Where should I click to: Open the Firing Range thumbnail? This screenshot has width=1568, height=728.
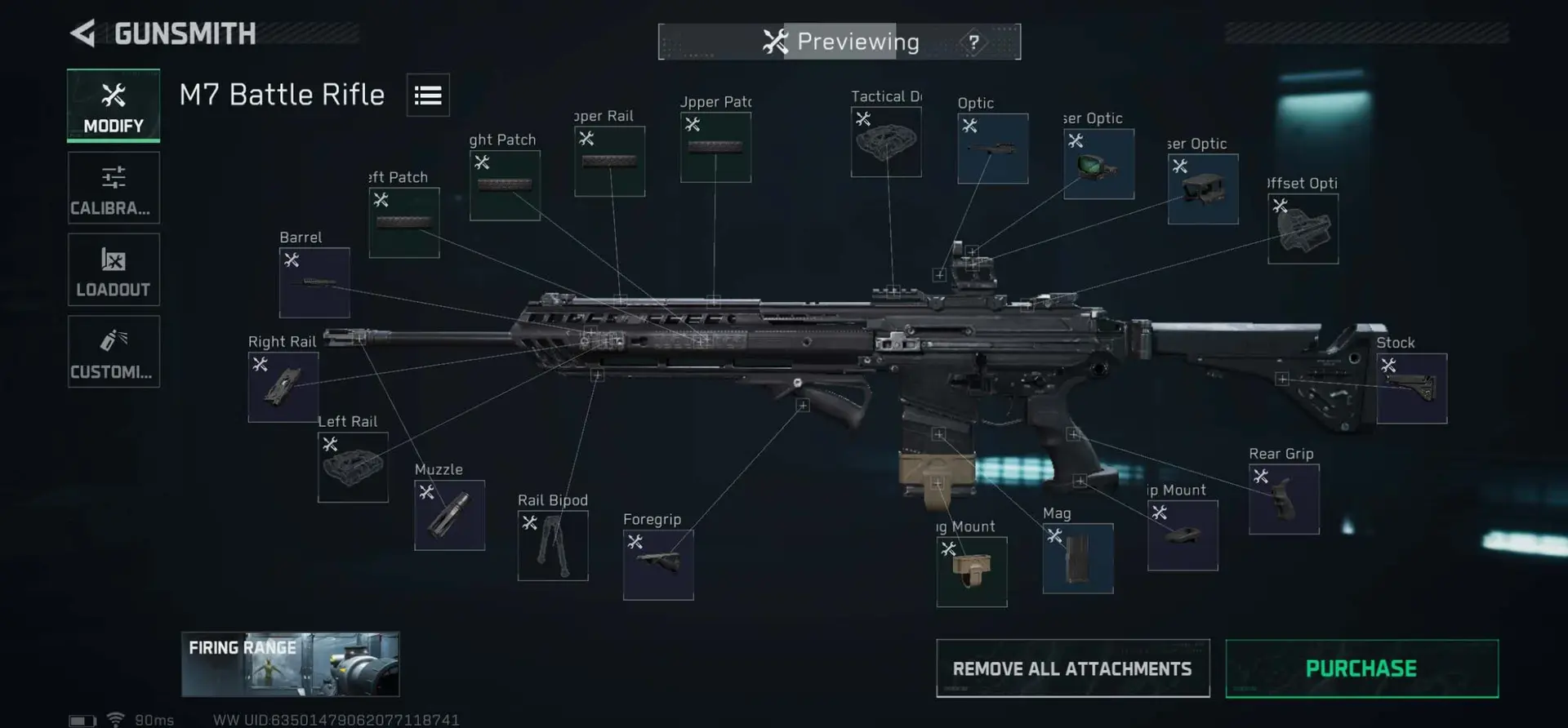pyautogui.click(x=291, y=664)
